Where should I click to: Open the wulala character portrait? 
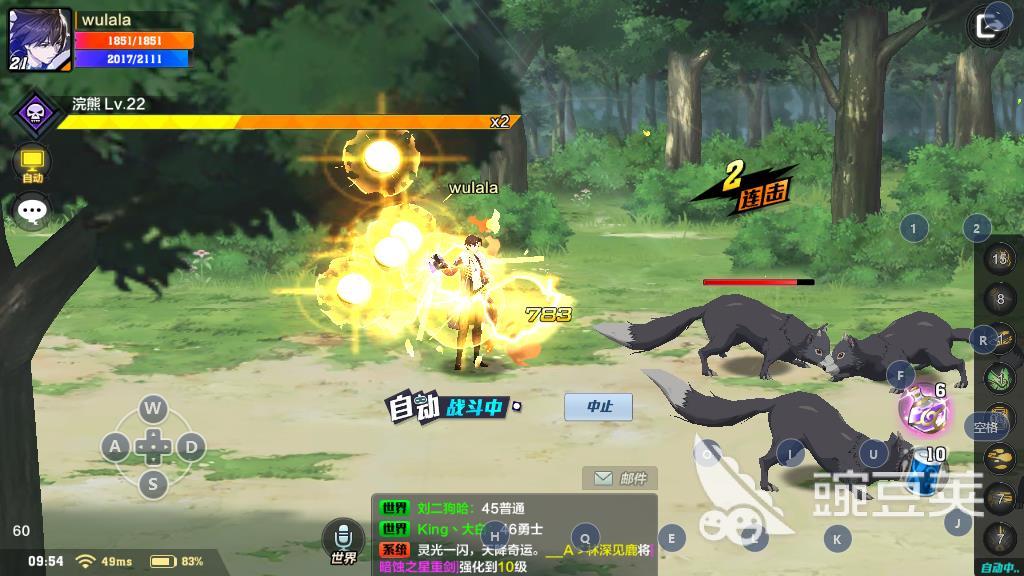[40, 40]
